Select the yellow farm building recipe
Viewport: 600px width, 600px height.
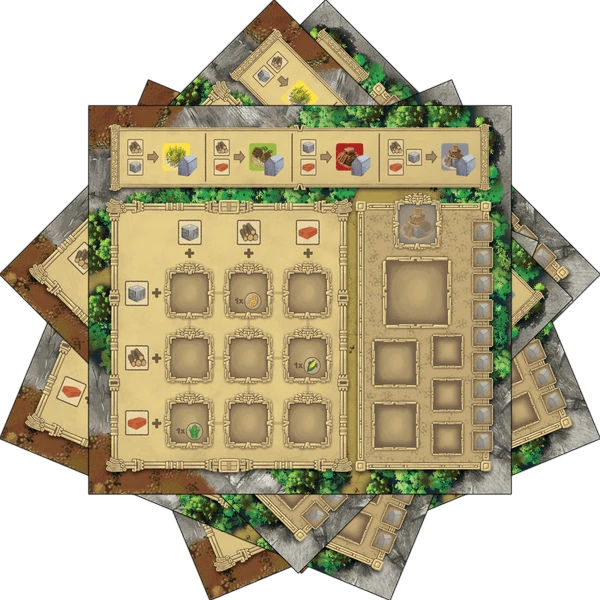tap(163, 156)
